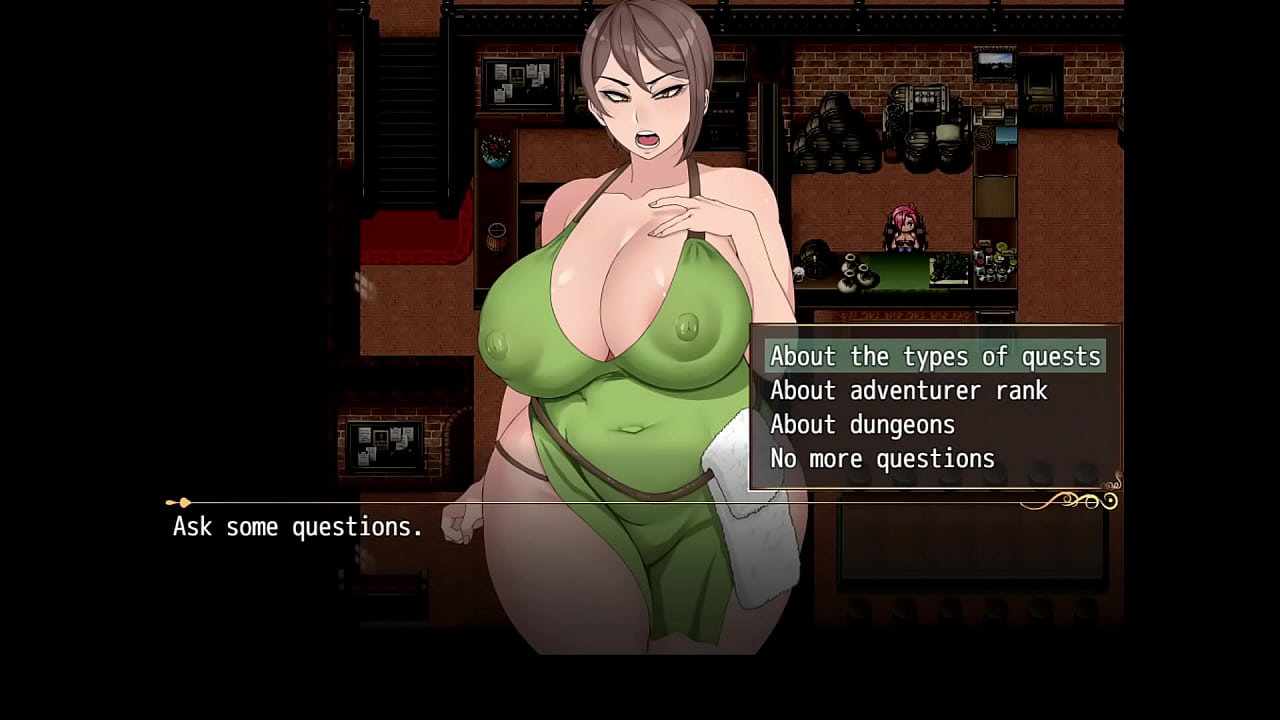The width and height of the screenshot is (1280, 720).
Task: Select "No more questions" to exit
Action: coord(881,458)
